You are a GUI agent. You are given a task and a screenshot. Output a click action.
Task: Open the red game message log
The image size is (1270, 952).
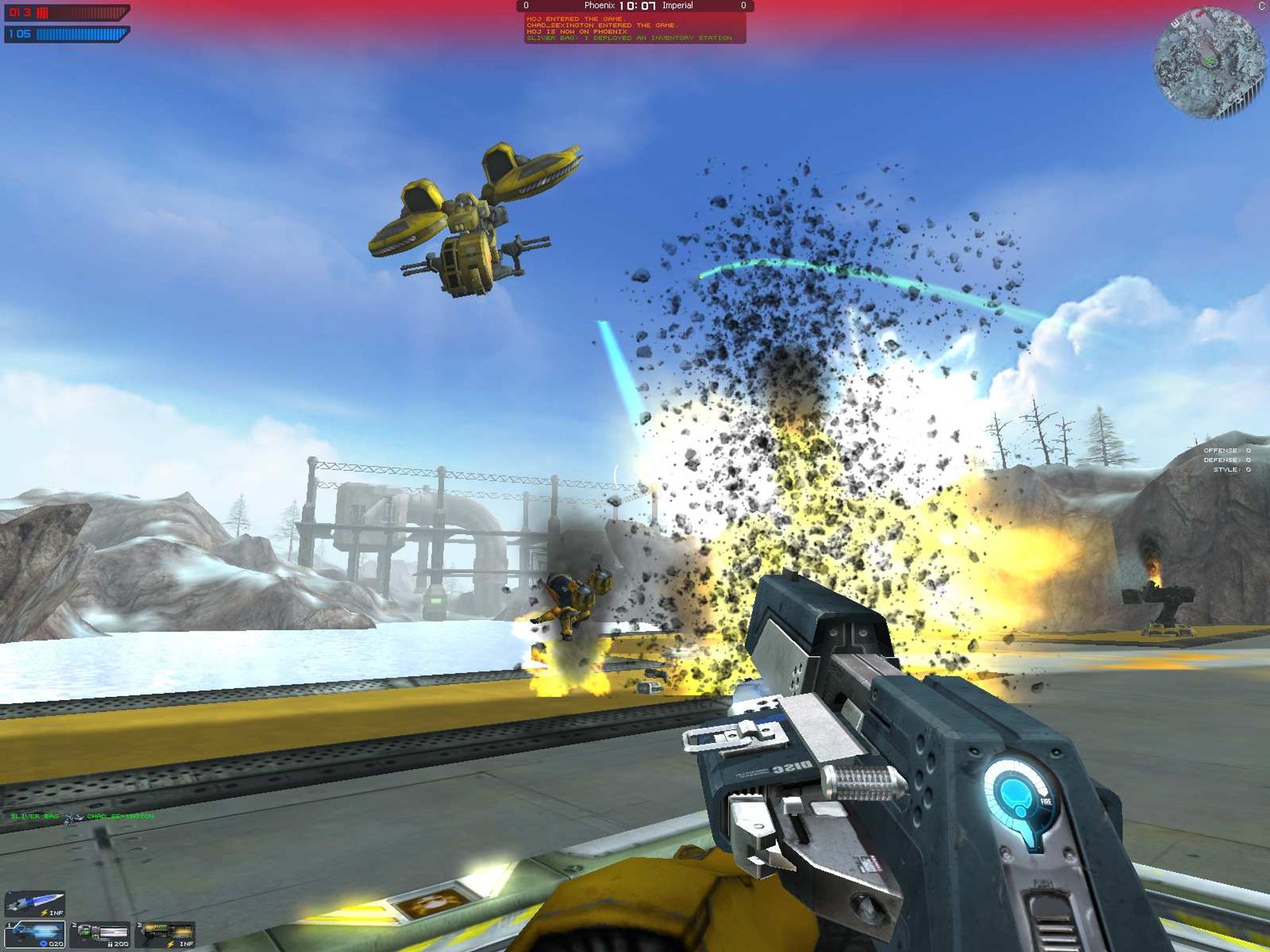634,29
